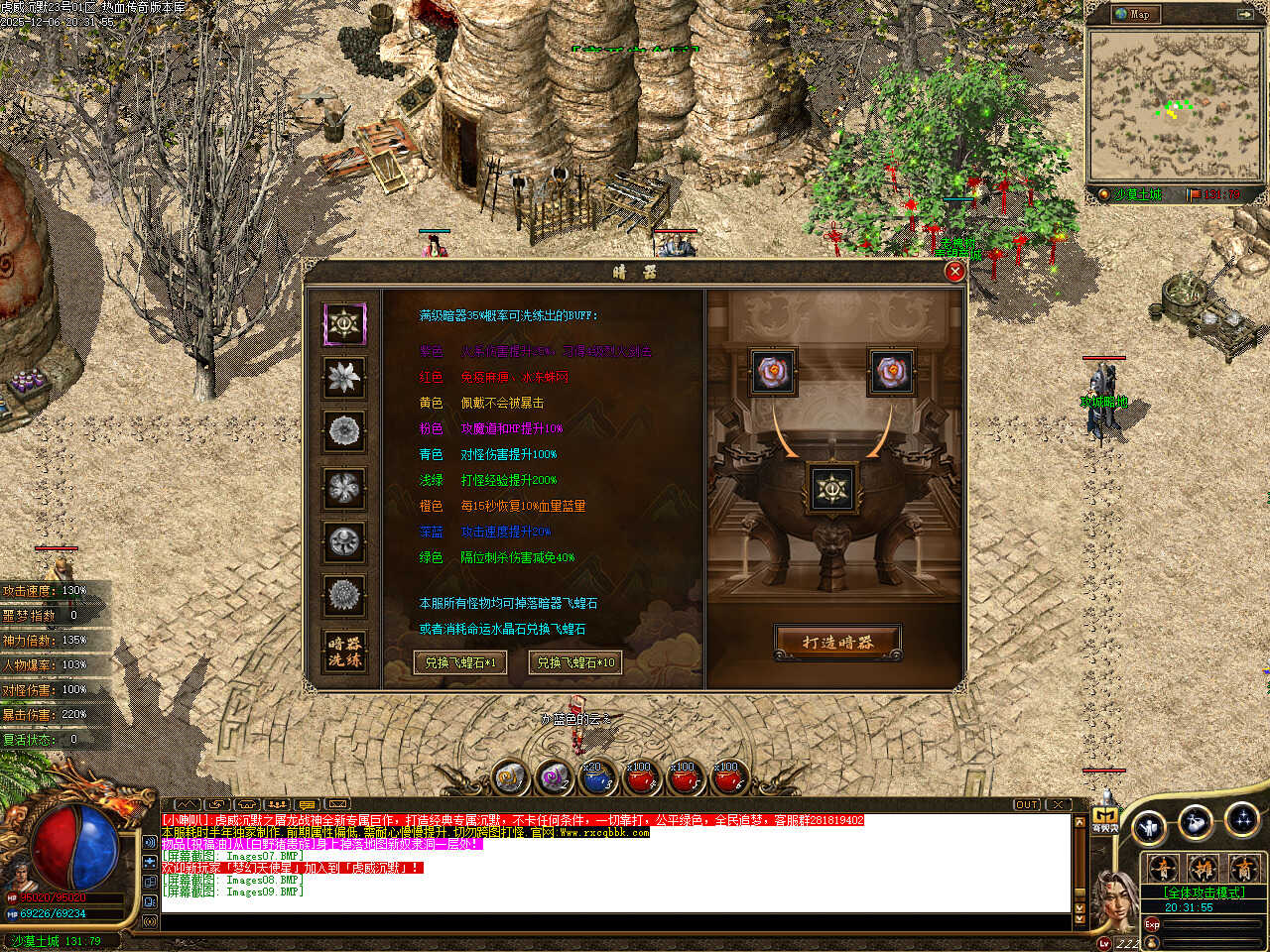Open the GO button near the portrait
1270x952 pixels.
point(1104,819)
